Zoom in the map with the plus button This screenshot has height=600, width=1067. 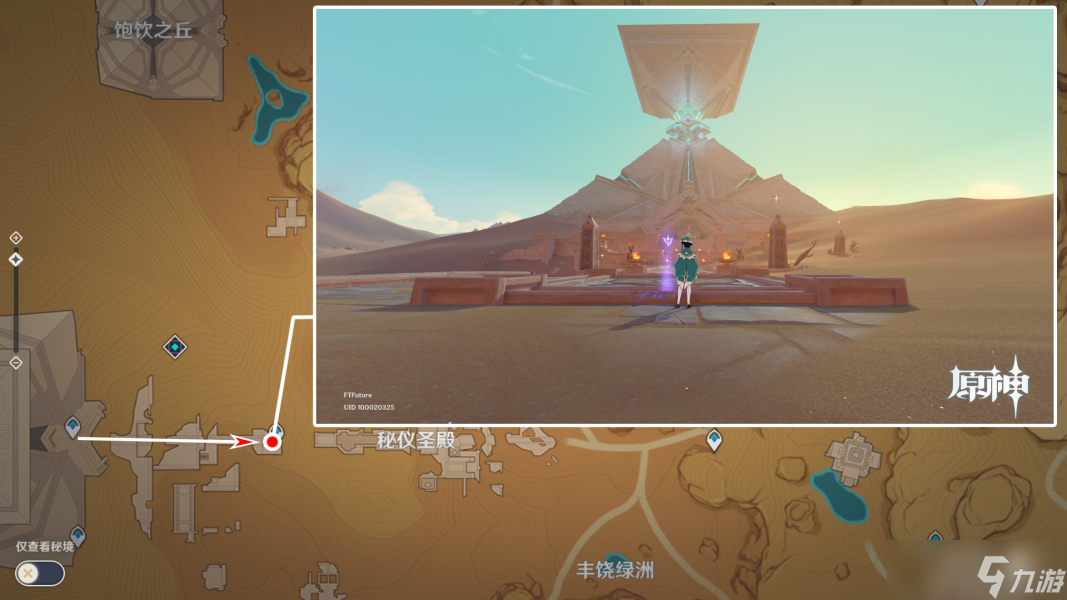tap(16, 238)
